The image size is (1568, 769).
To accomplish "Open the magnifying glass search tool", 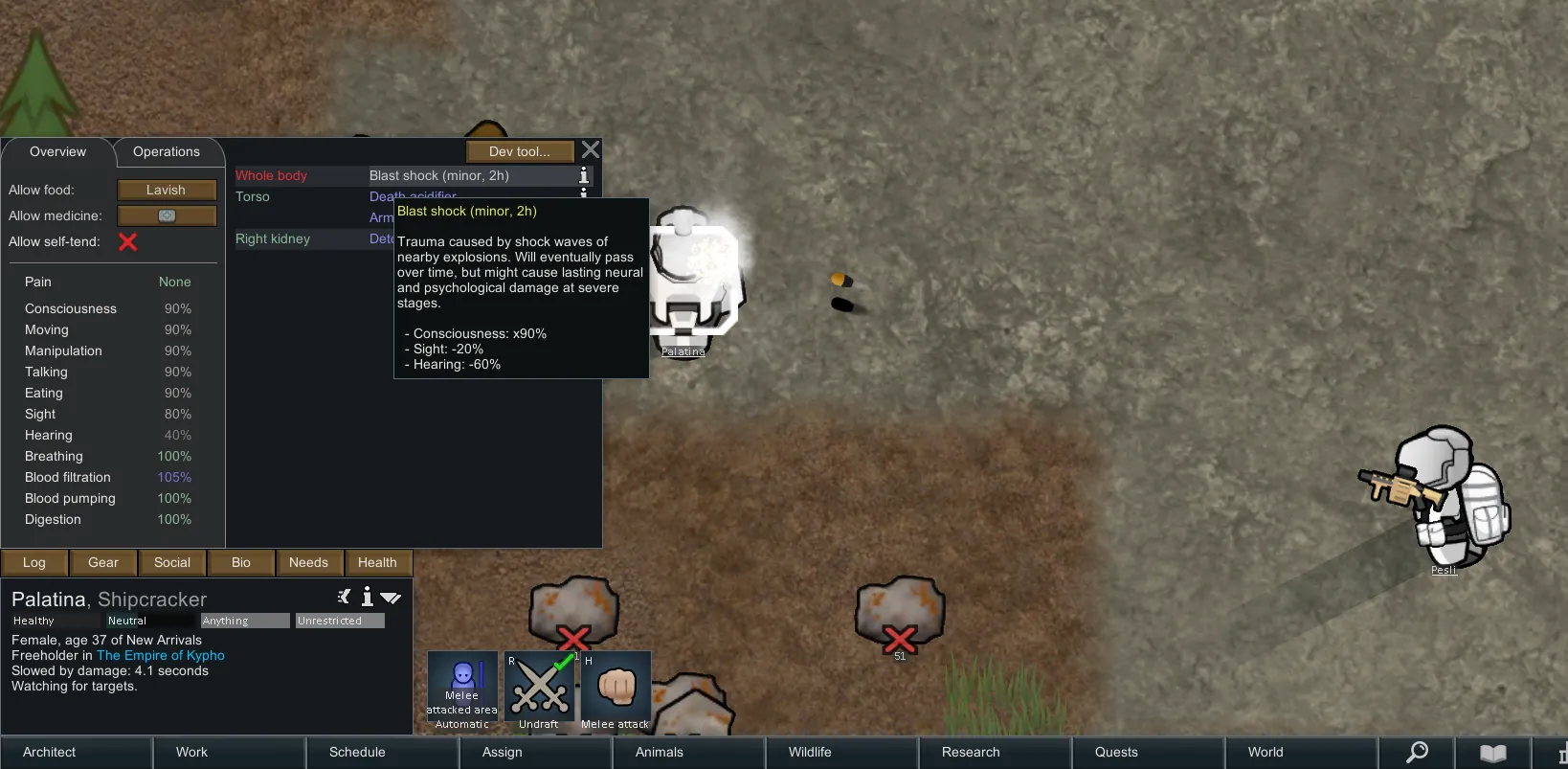I will point(1417,753).
